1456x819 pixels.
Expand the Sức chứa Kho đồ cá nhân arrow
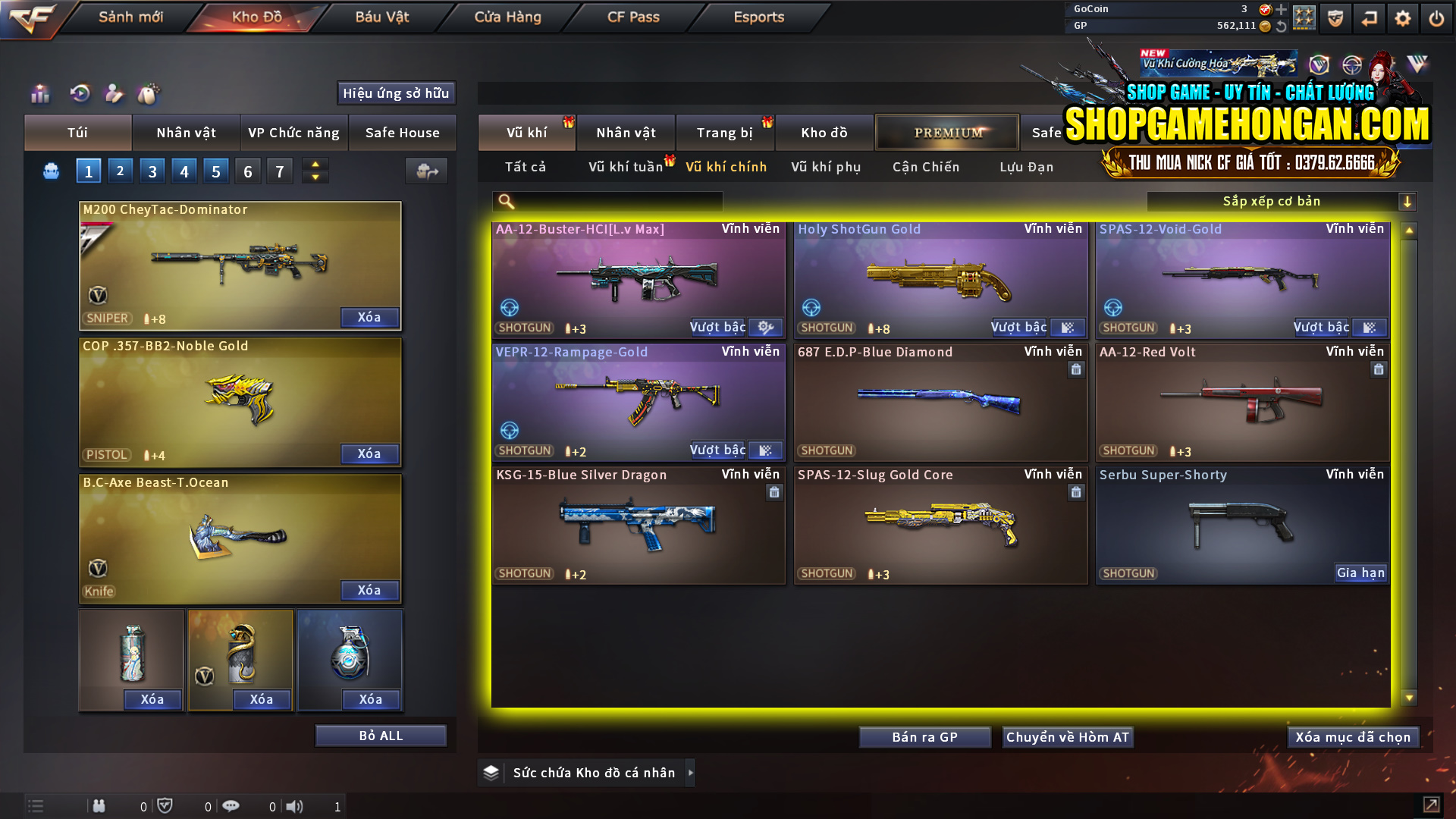pos(691,773)
